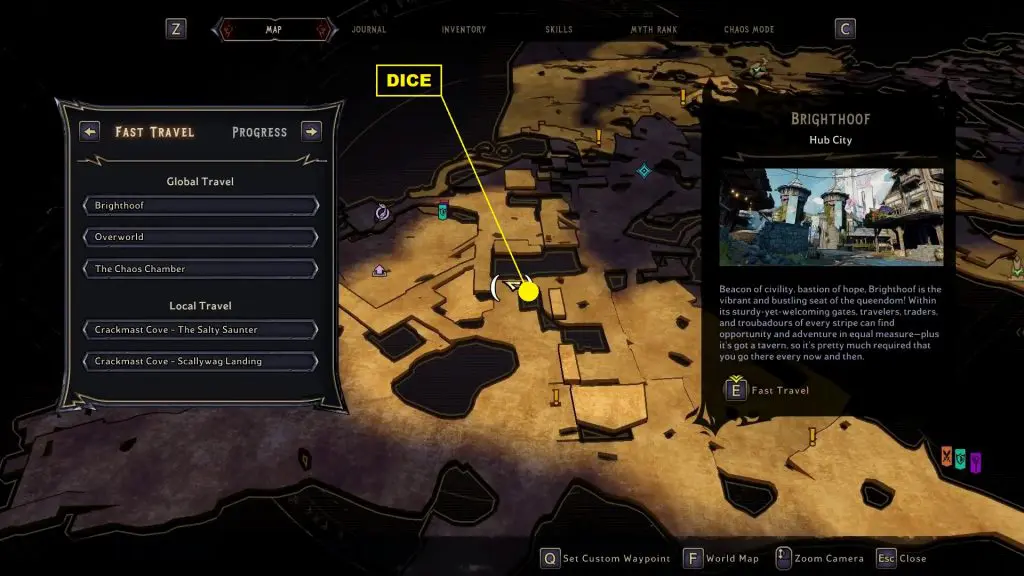View the Brighthoof preview image
The width and height of the screenshot is (1024, 576).
point(831,216)
